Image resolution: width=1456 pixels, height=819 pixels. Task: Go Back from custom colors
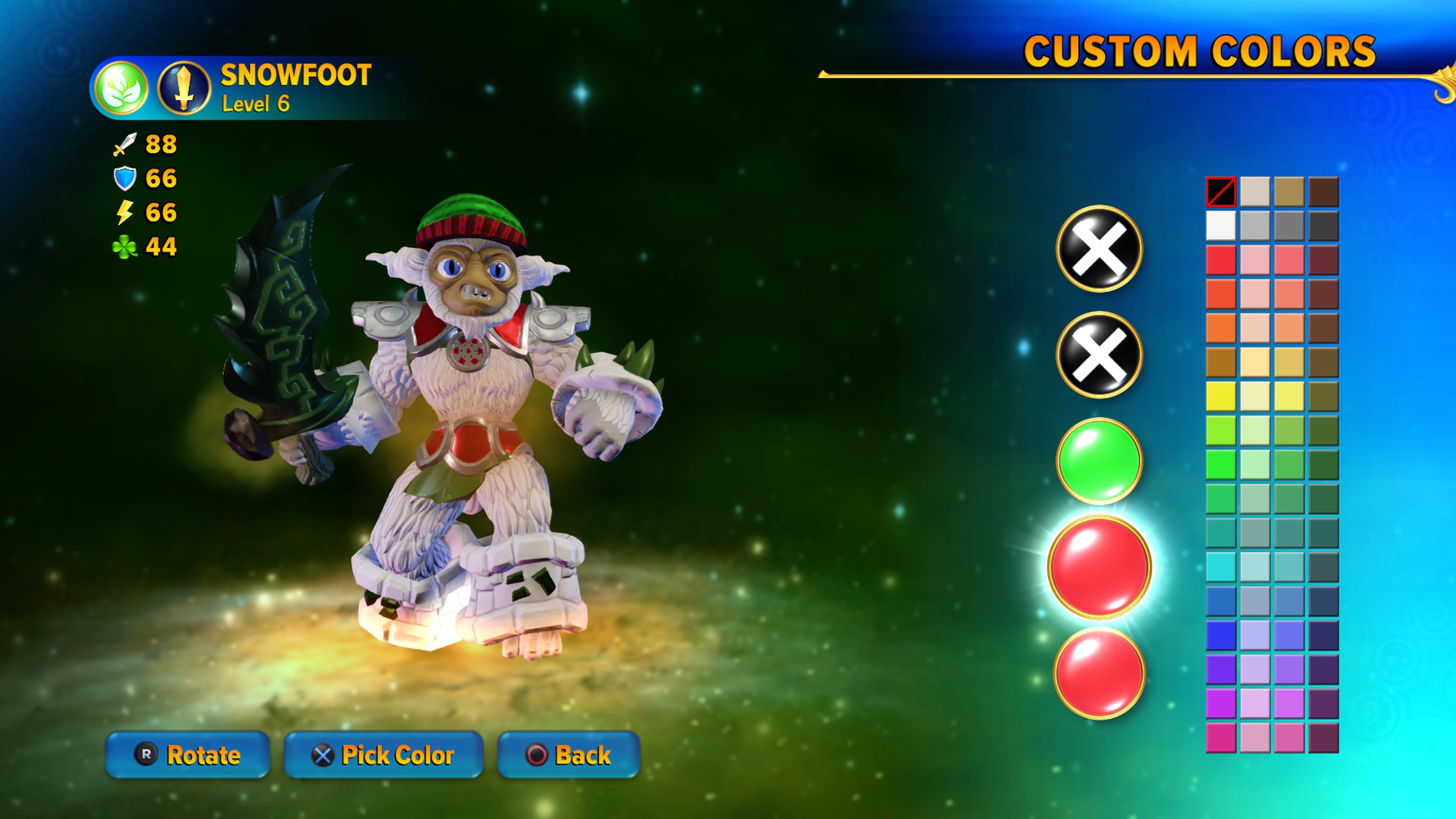[568, 755]
